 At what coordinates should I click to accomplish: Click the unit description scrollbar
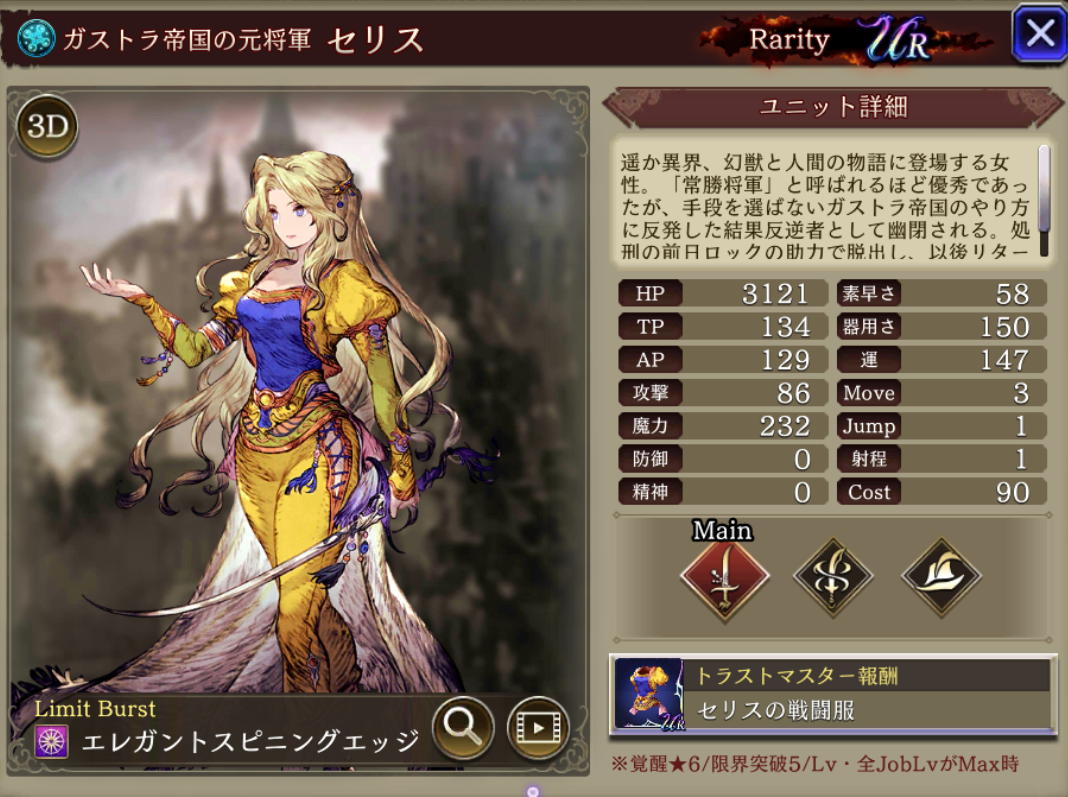click(x=1044, y=200)
